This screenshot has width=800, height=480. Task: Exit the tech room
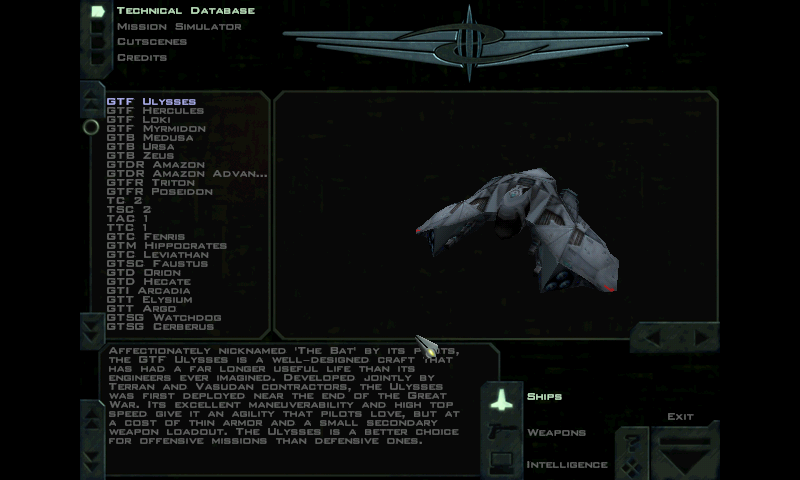(x=680, y=416)
